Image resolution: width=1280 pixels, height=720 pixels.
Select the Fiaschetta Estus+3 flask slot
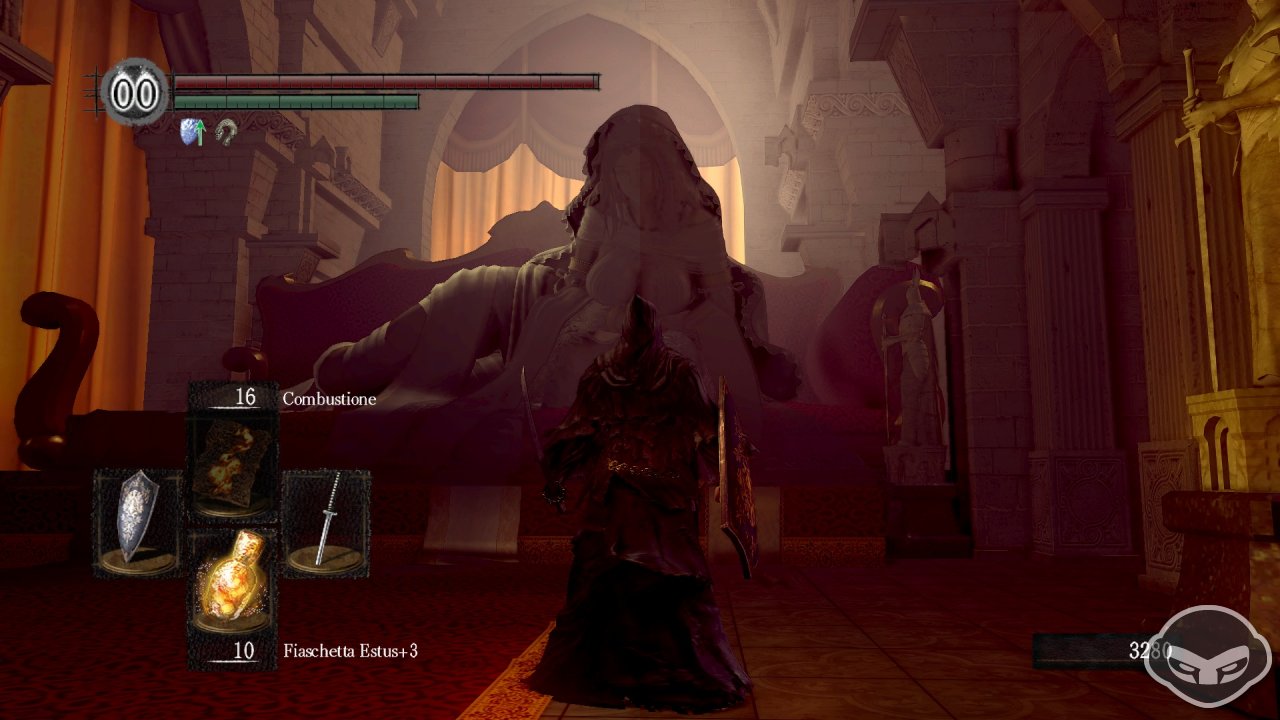pyautogui.click(x=233, y=581)
